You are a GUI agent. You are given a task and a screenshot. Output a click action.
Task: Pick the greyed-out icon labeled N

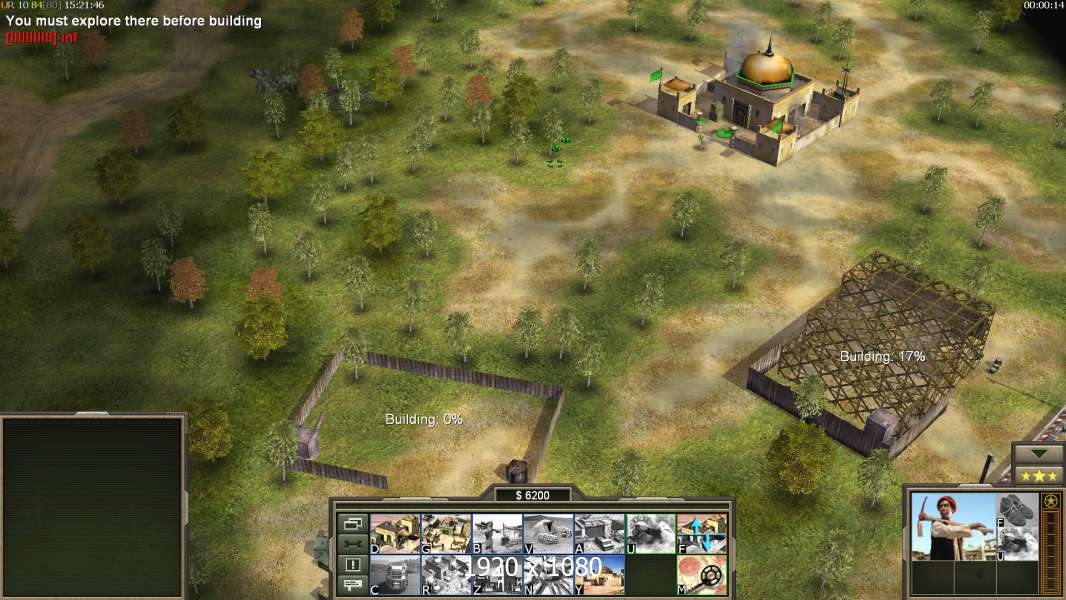coord(548,575)
